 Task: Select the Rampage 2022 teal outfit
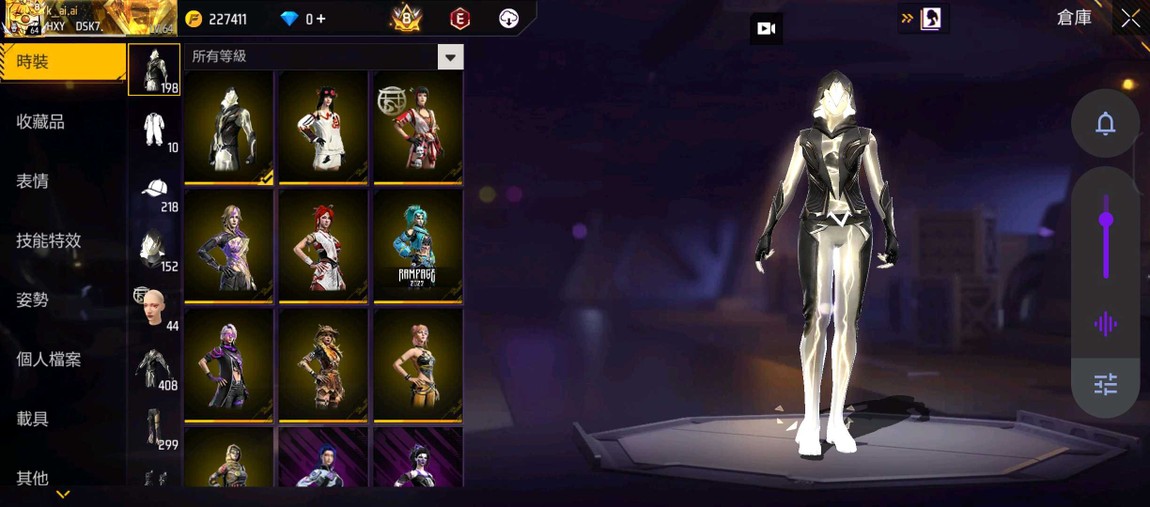click(x=417, y=245)
